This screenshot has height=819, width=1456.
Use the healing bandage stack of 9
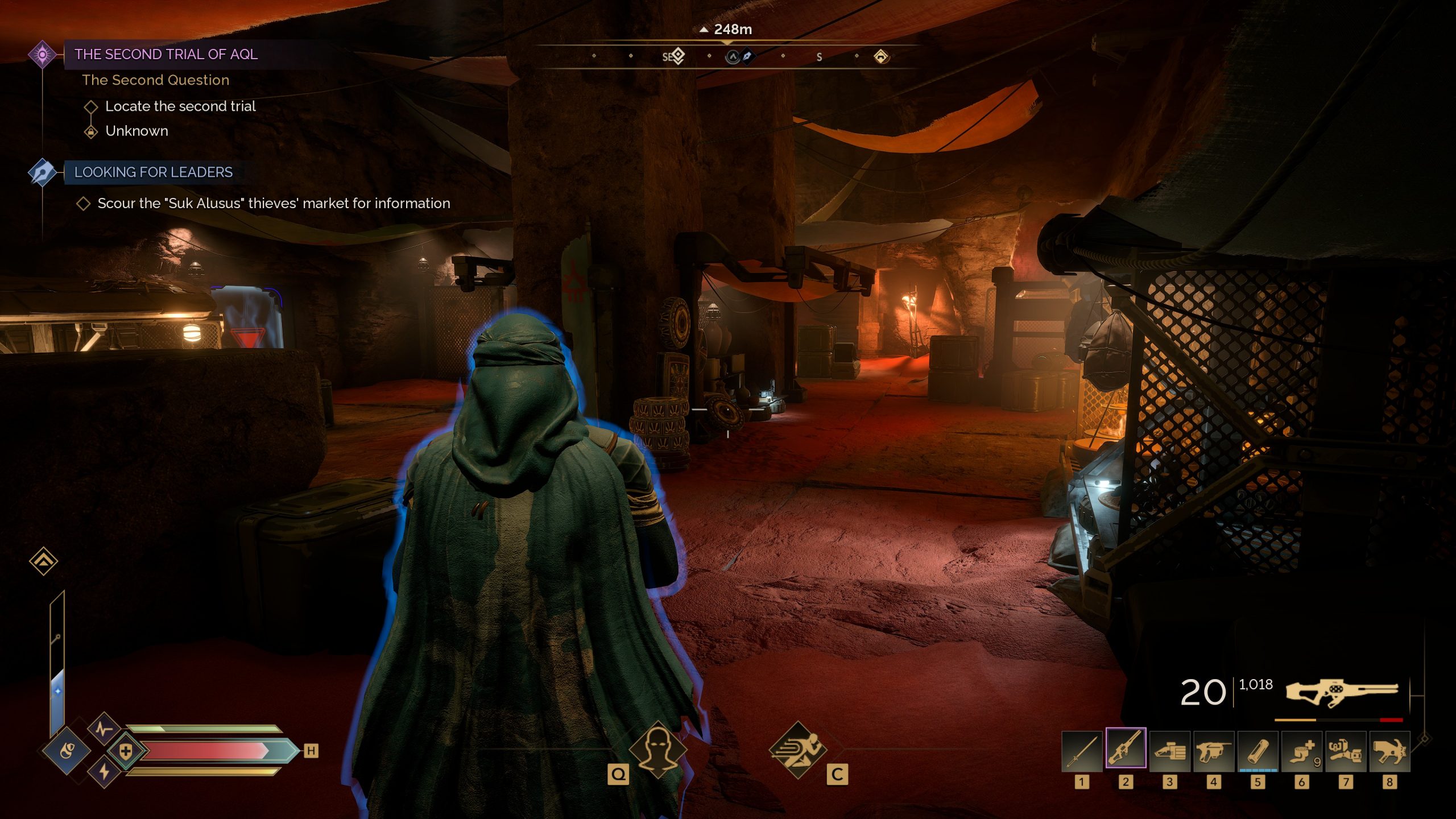pyautogui.click(x=1301, y=751)
